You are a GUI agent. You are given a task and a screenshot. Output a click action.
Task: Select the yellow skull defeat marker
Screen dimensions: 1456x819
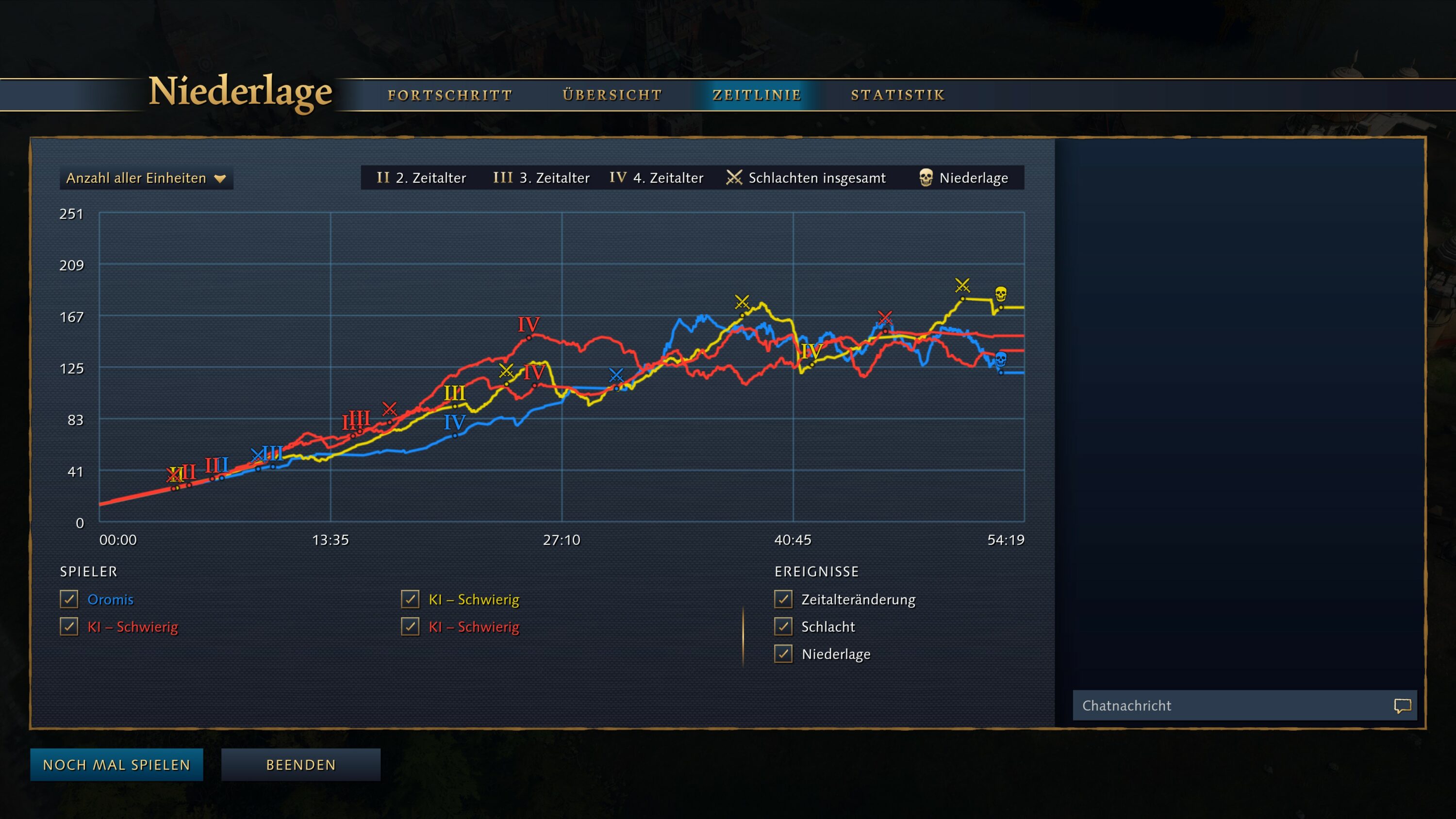[x=1000, y=294]
